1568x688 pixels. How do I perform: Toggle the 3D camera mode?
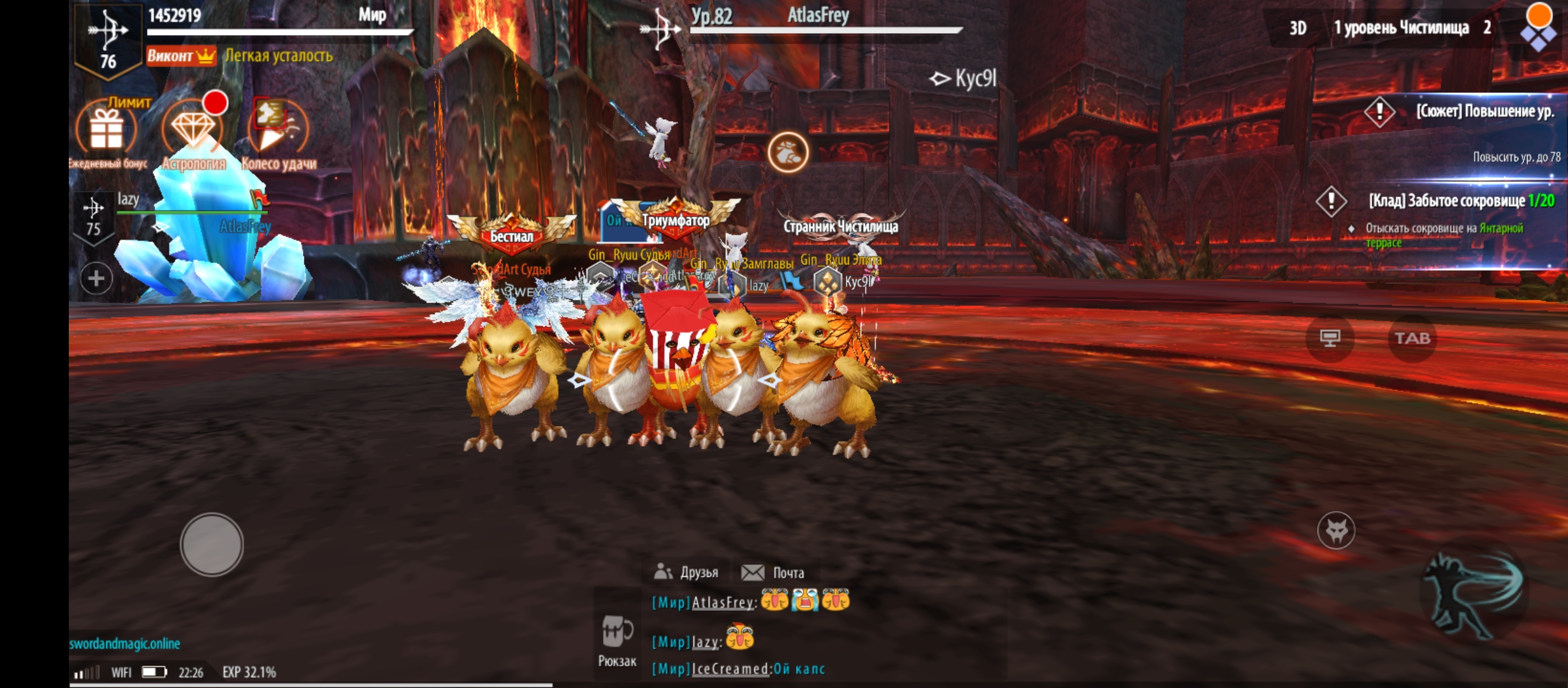coord(1298,28)
